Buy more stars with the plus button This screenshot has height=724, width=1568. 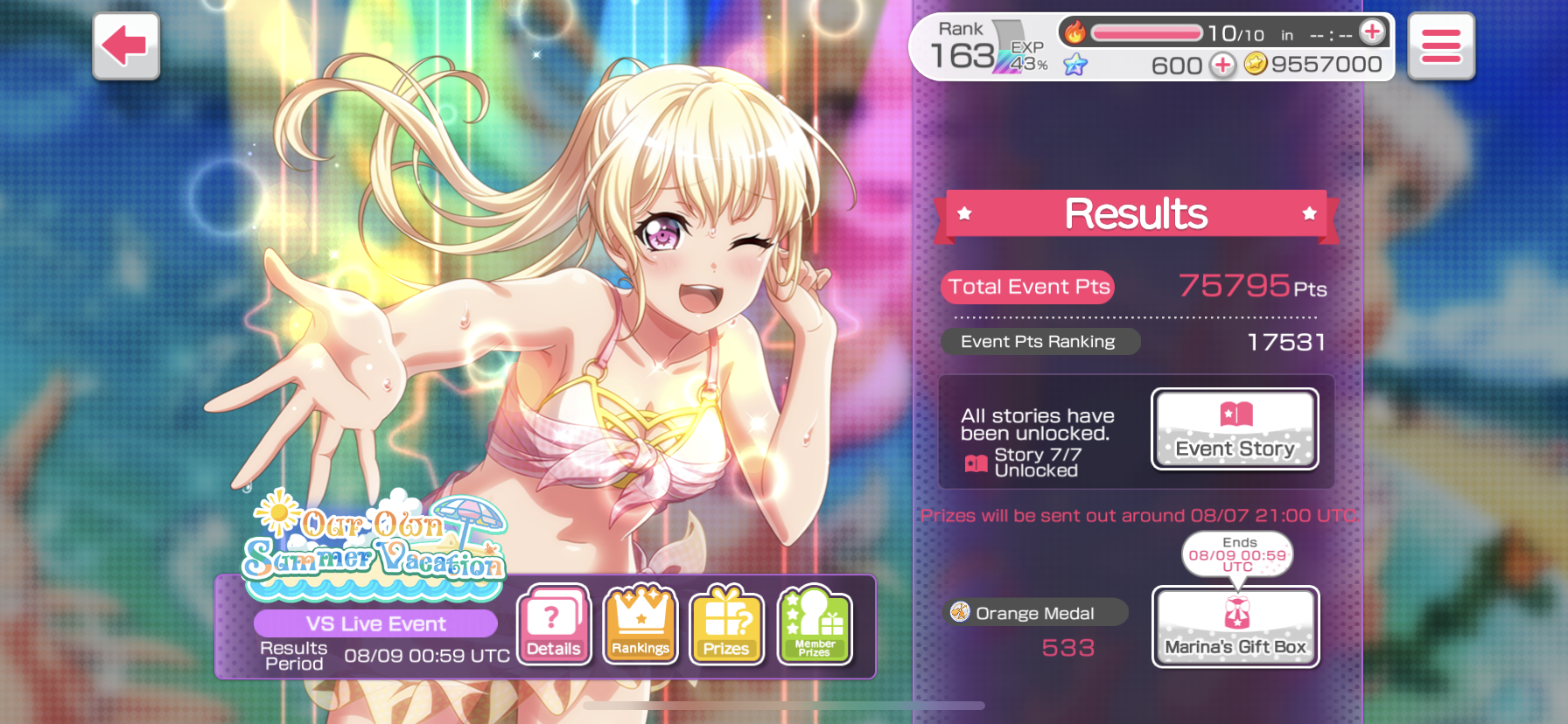pos(1222,65)
